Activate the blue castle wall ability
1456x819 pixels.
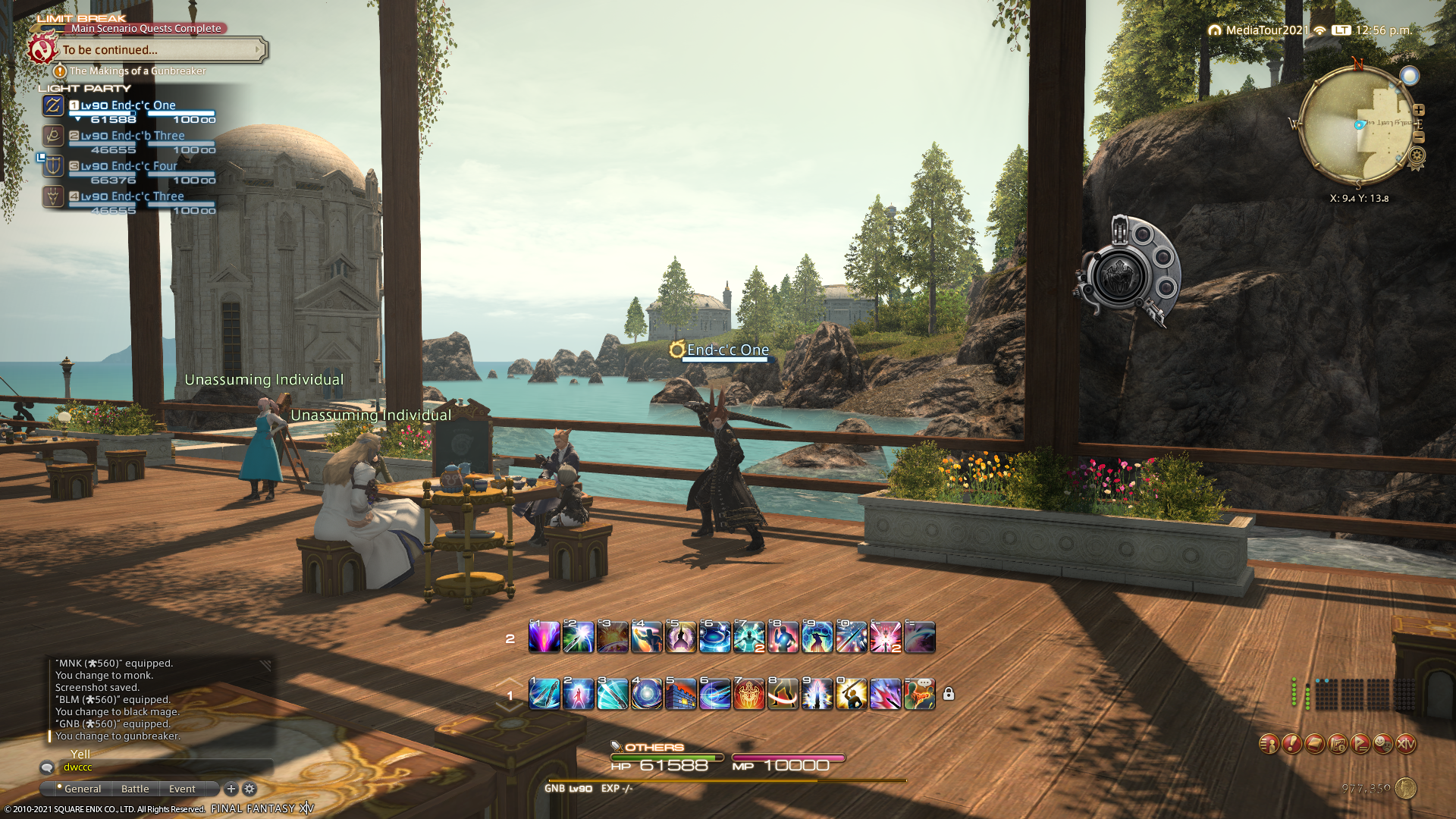pos(680,695)
